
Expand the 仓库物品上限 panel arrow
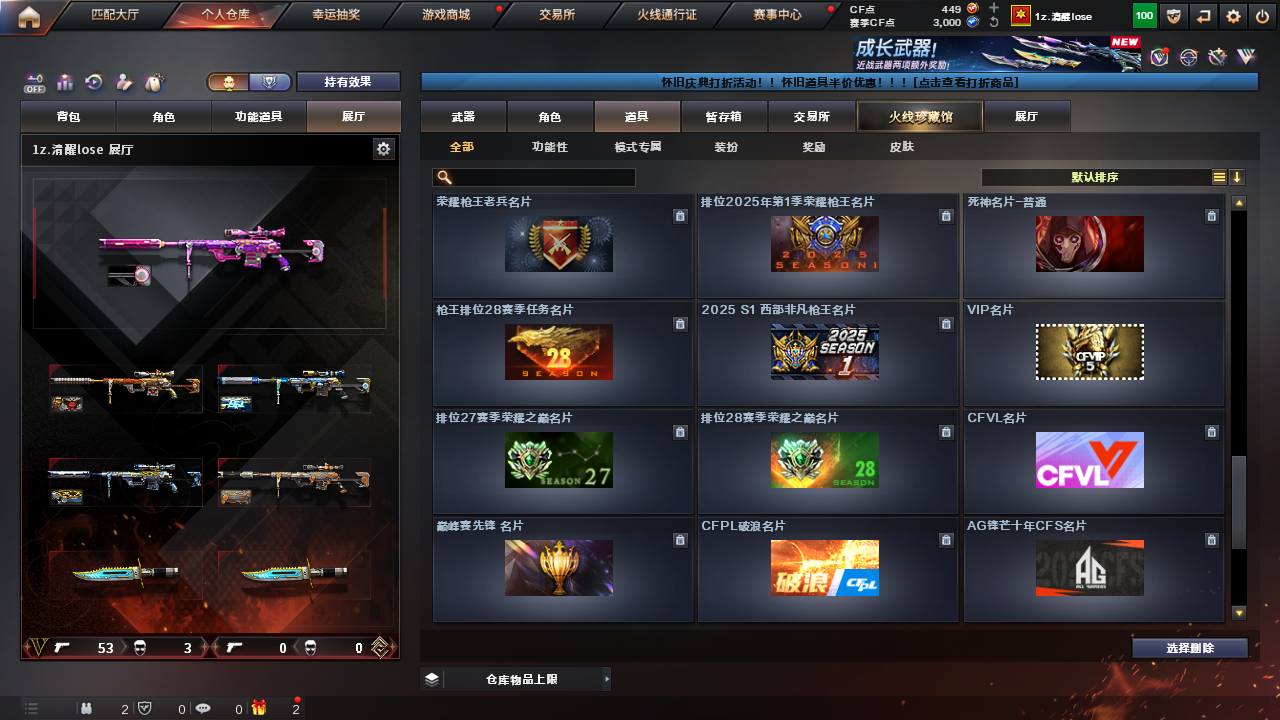(x=605, y=678)
